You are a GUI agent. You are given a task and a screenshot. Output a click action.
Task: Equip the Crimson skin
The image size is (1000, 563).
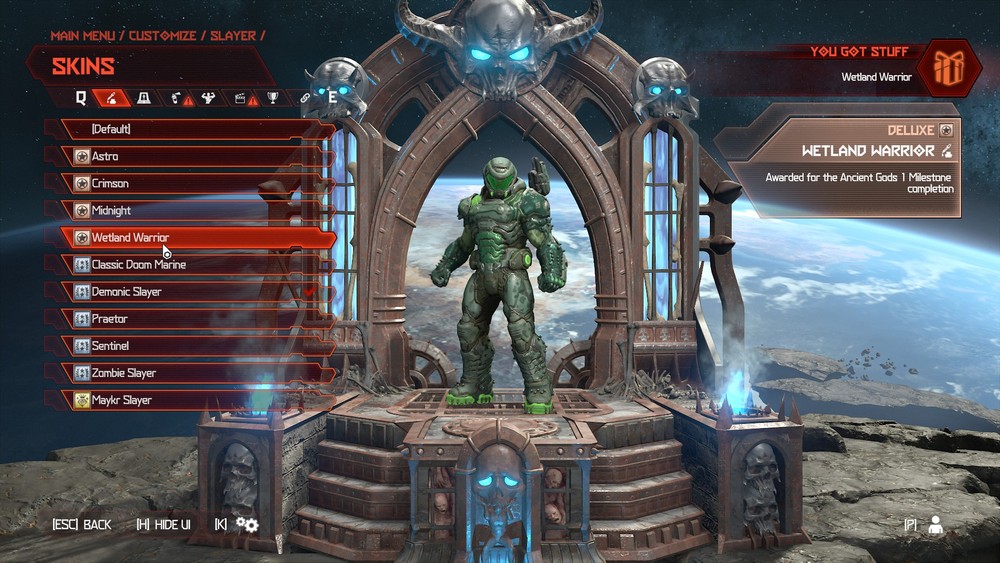(x=190, y=183)
